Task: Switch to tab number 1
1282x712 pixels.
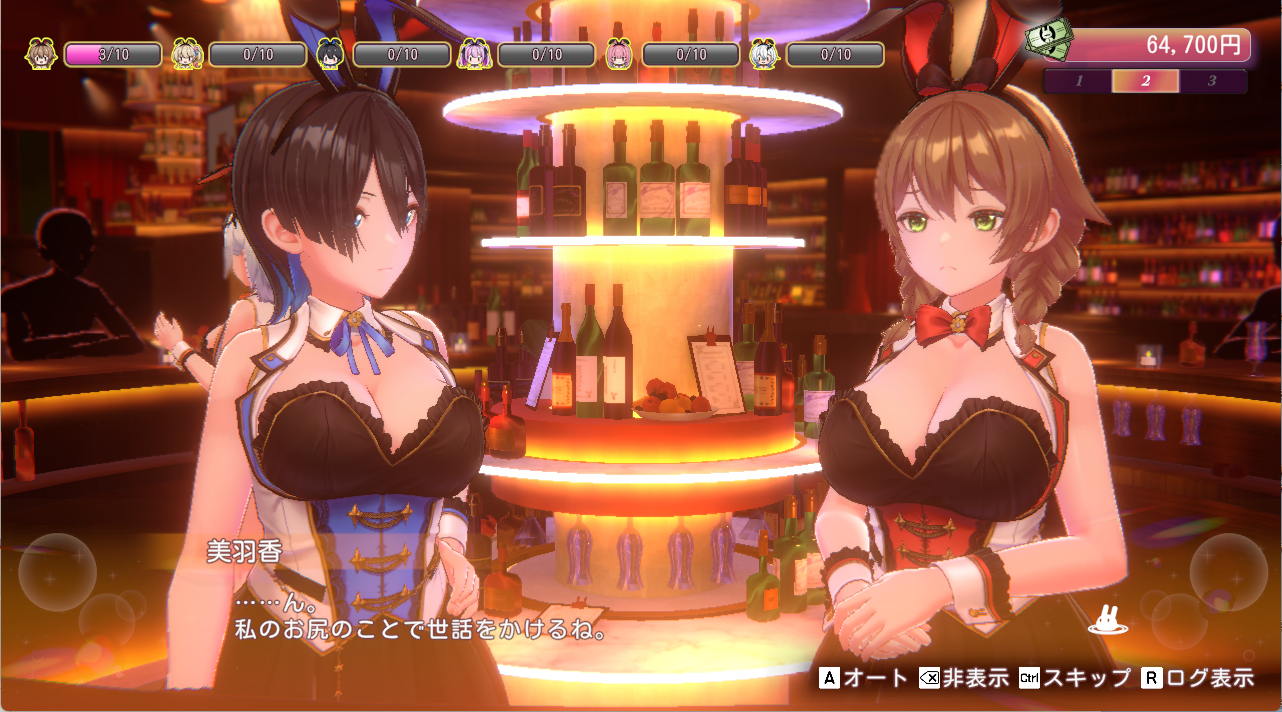Action: (x=1079, y=81)
